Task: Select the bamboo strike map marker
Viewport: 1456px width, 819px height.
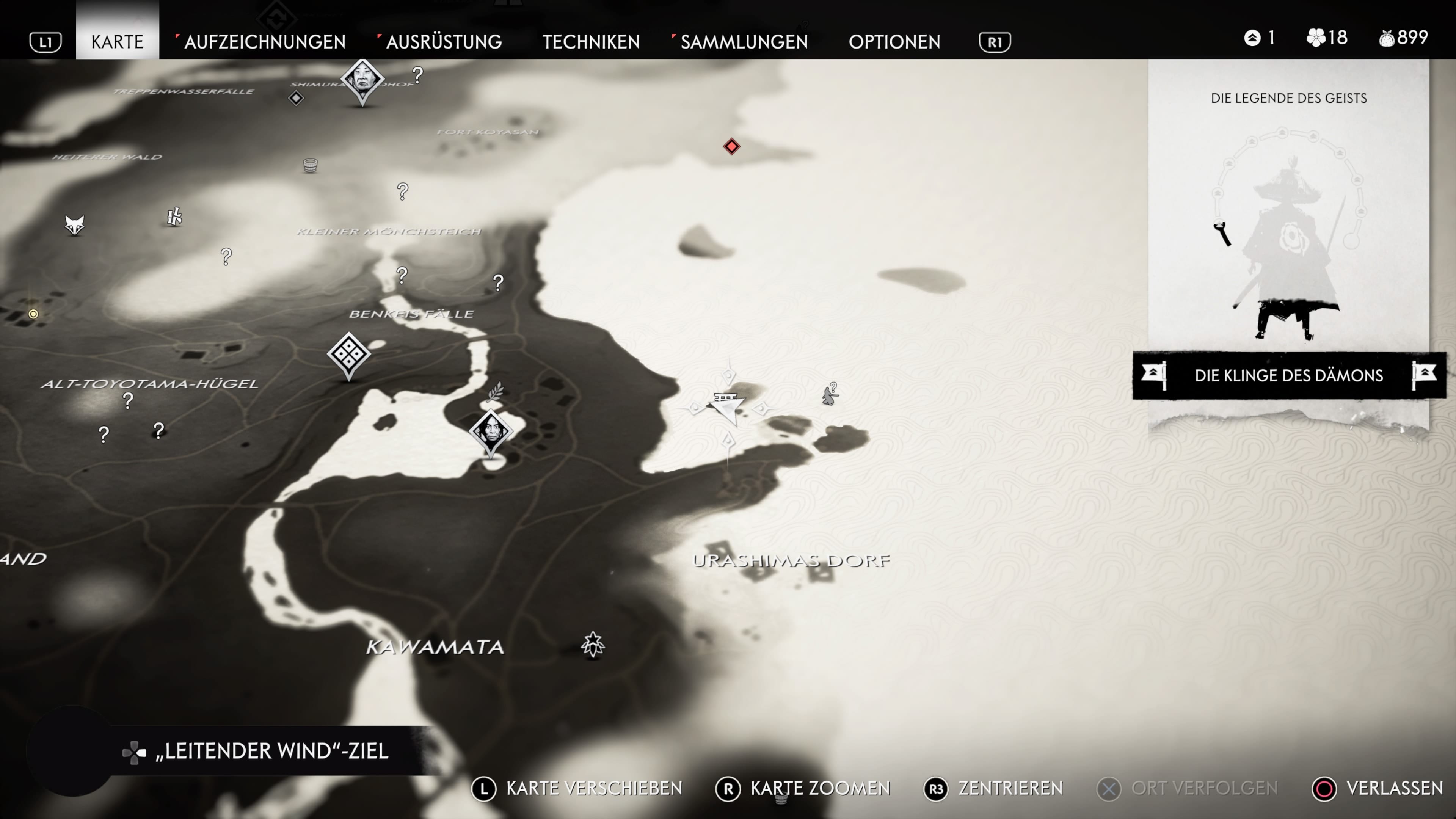Action: 175,217
